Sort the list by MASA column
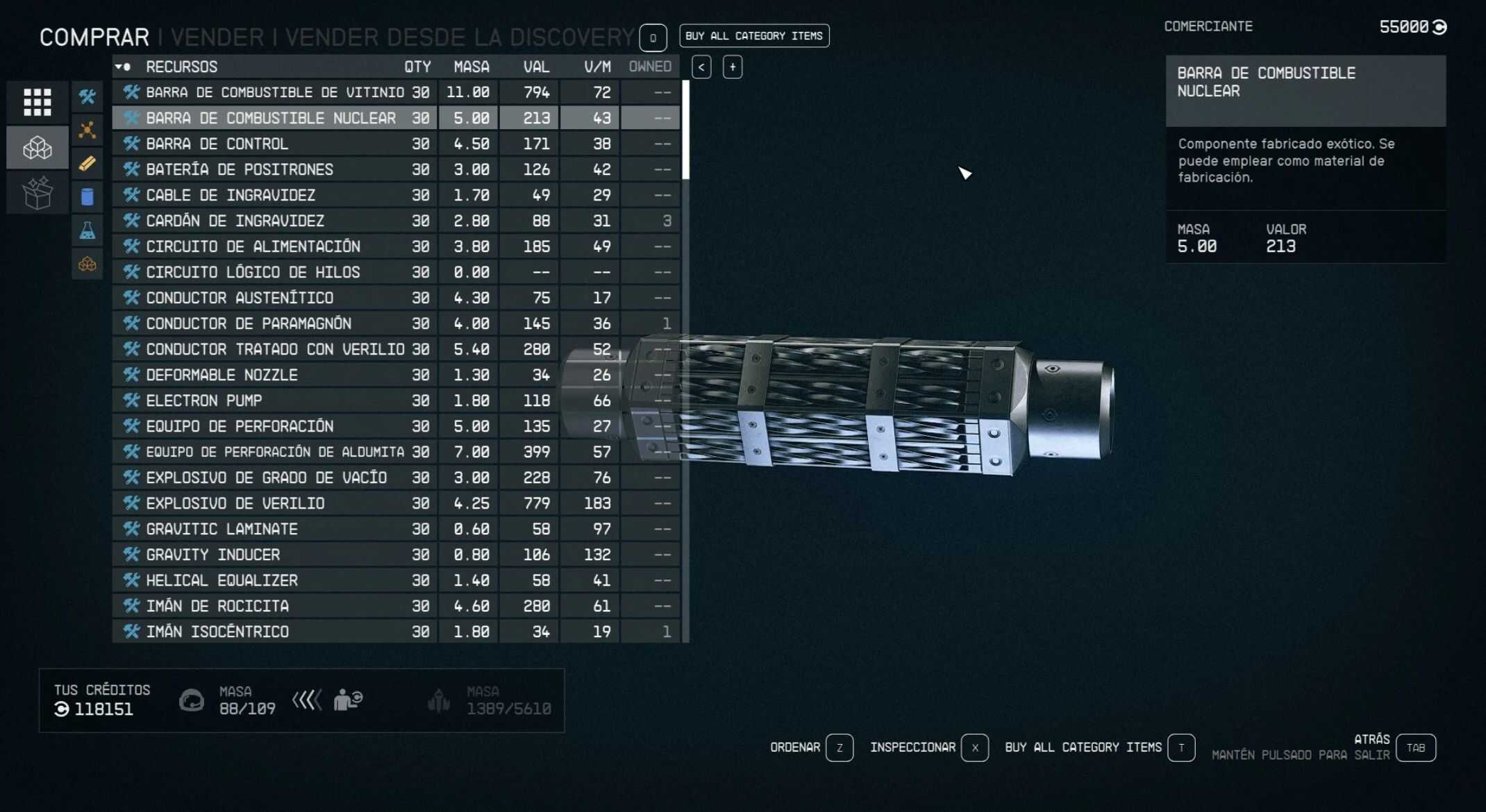1486x812 pixels. coord(471,67)
